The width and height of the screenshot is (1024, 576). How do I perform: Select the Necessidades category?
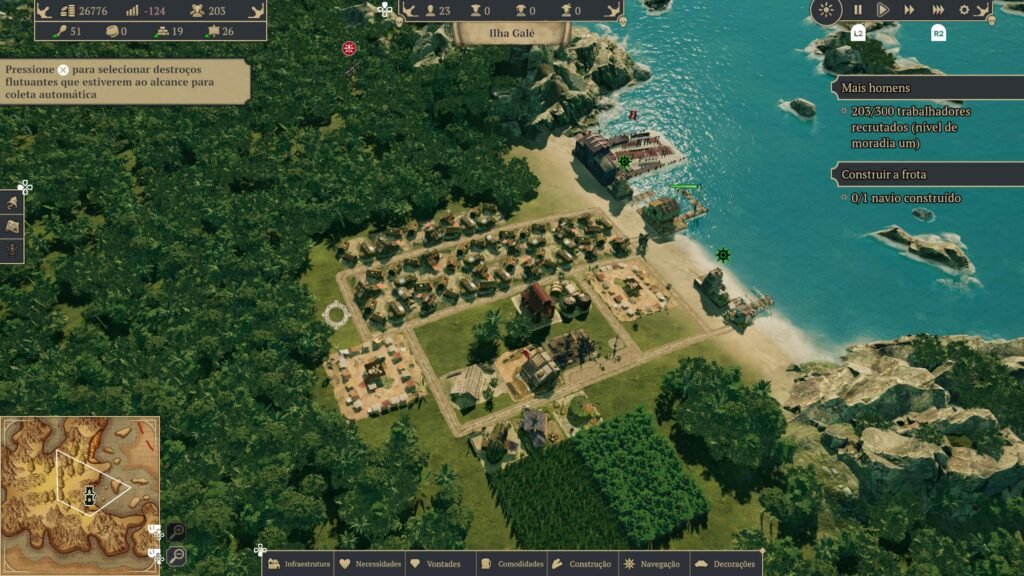pos(370,564)
